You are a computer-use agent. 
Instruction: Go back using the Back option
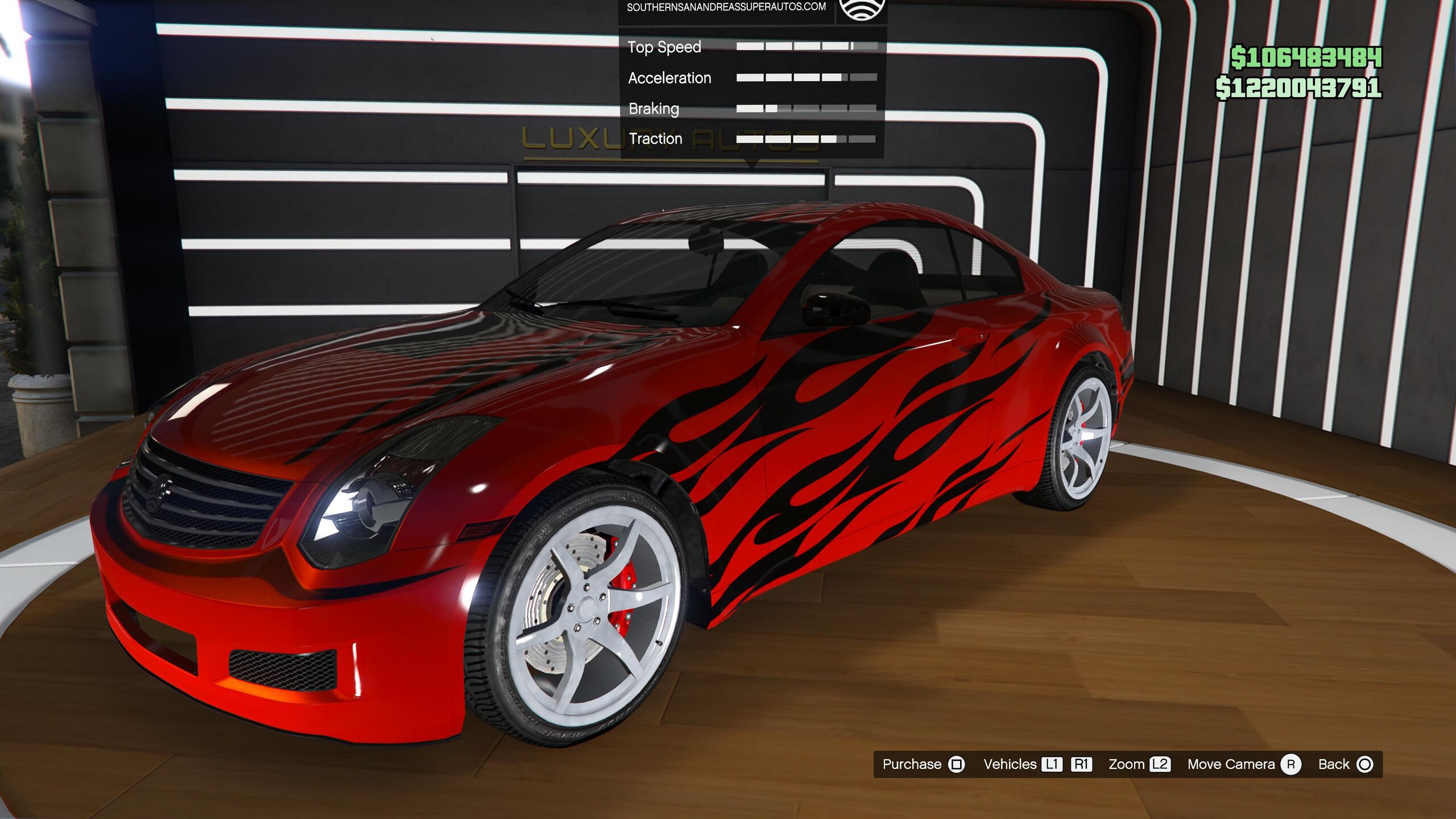click(1345, 764)
